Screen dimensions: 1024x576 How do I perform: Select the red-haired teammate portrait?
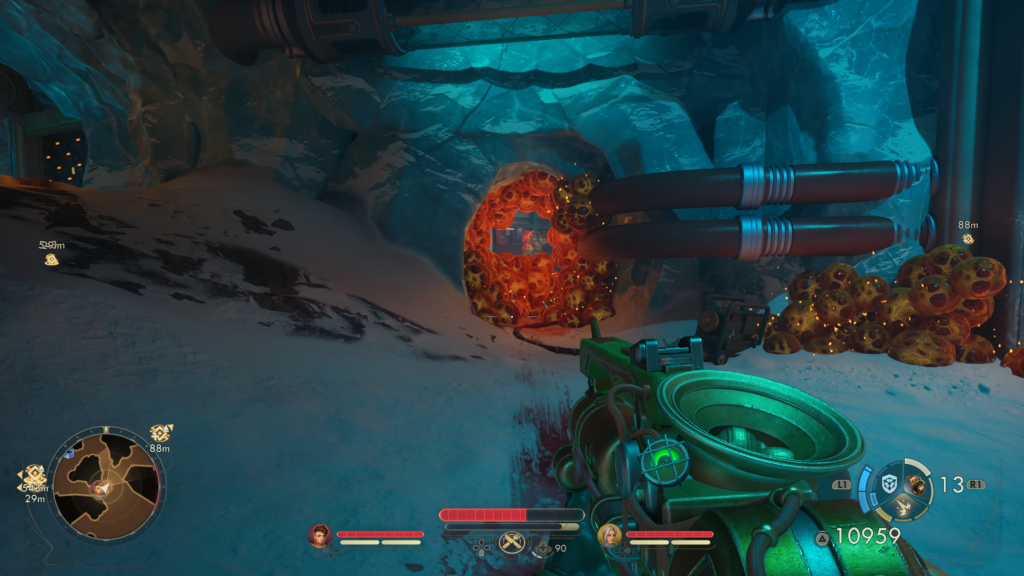tap(320, 536)
